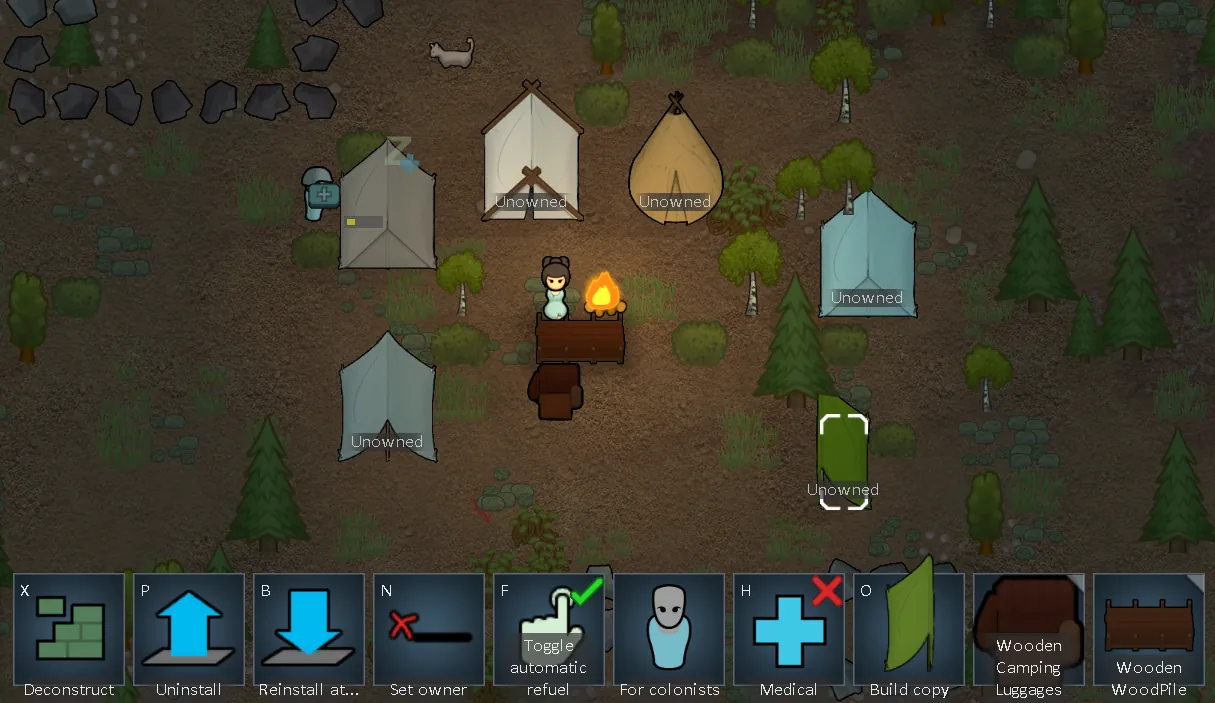Screen dimensions: 1215x703
Task: Click the Deconstruct command button
Action: coord(69,629)
